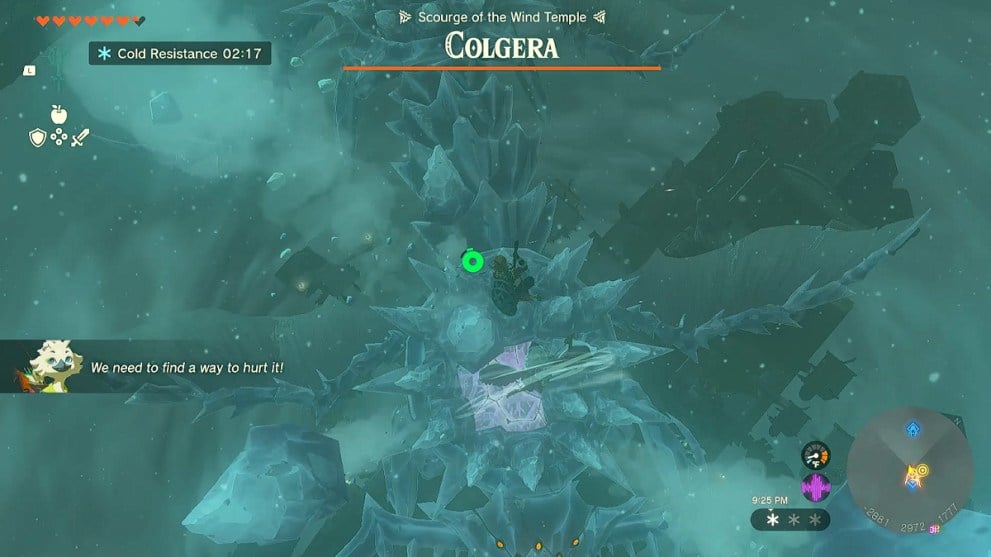Select the blue shrine marker on the minimap
This screenshot has height=557, width=991.
pyautogui.click(x=912, y=429)
